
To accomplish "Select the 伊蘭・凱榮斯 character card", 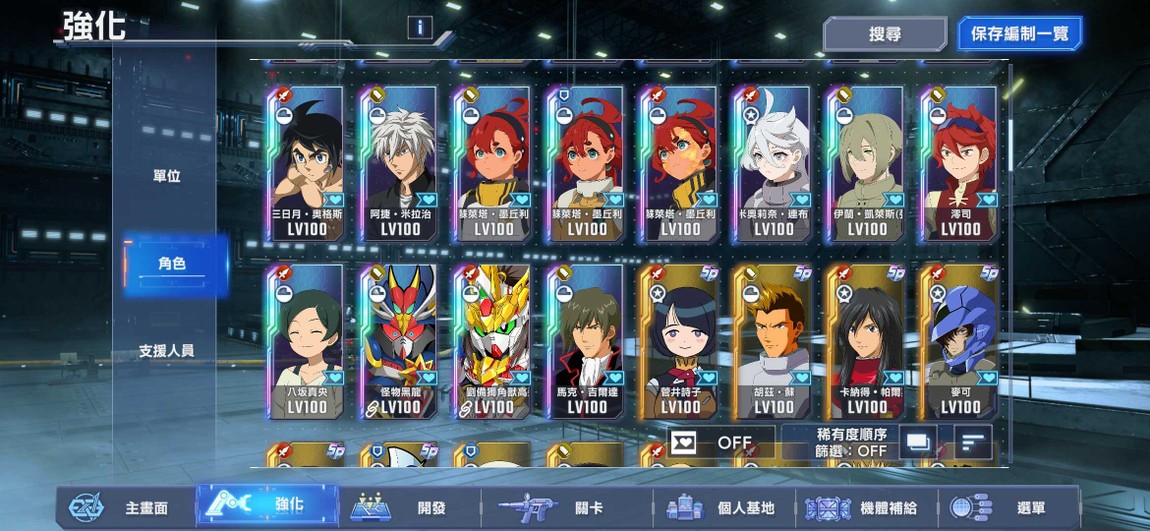I will click(x=867, y=164).
